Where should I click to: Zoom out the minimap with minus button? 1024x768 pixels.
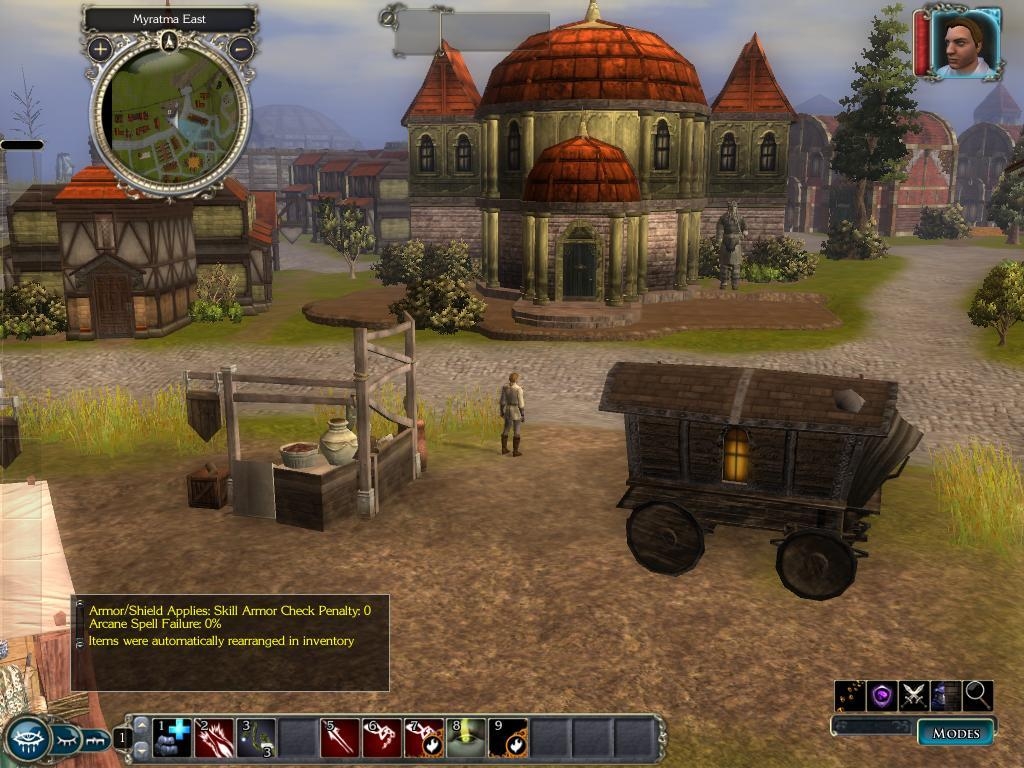point(241,48)
